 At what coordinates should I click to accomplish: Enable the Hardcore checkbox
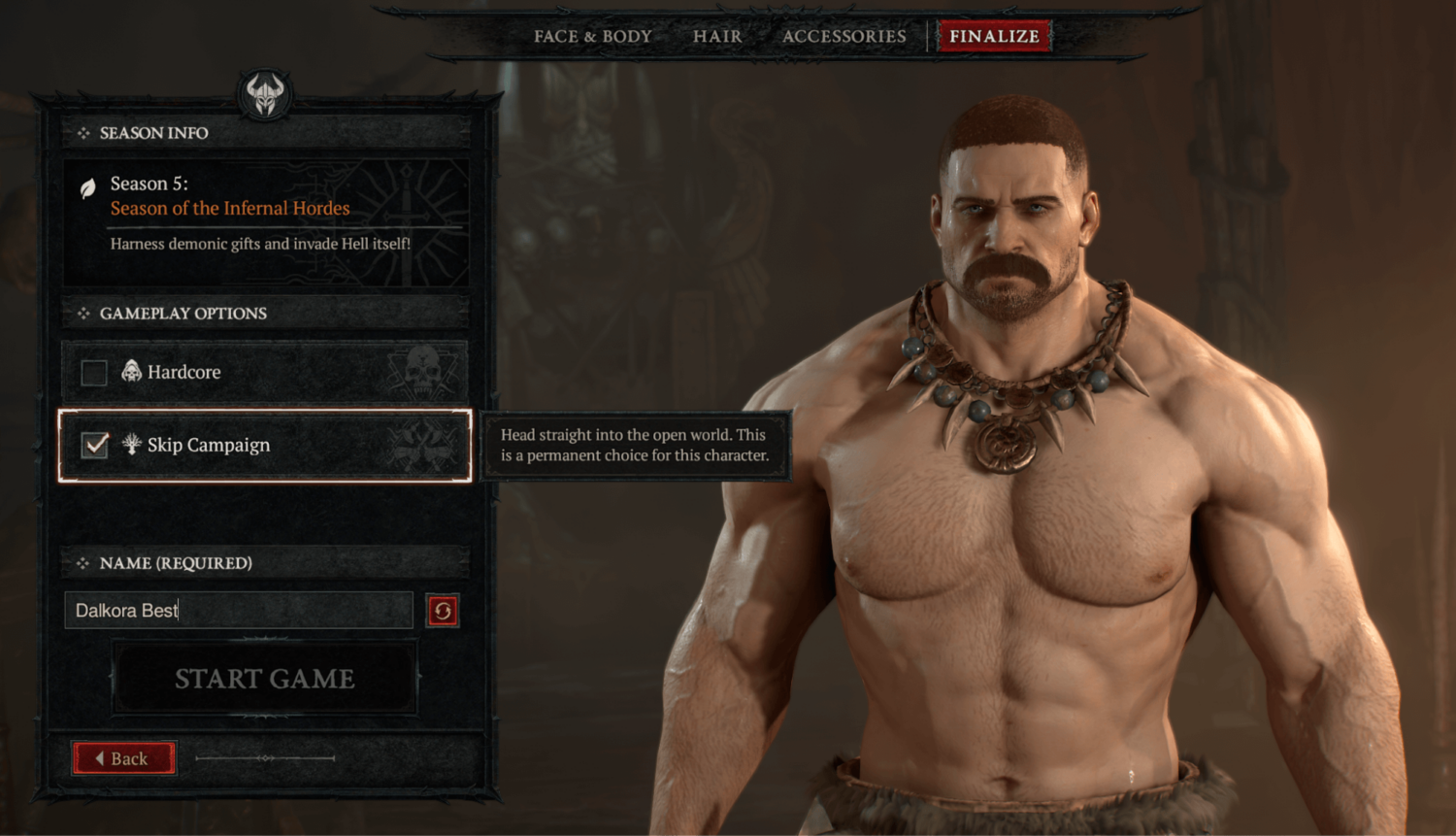93,371
